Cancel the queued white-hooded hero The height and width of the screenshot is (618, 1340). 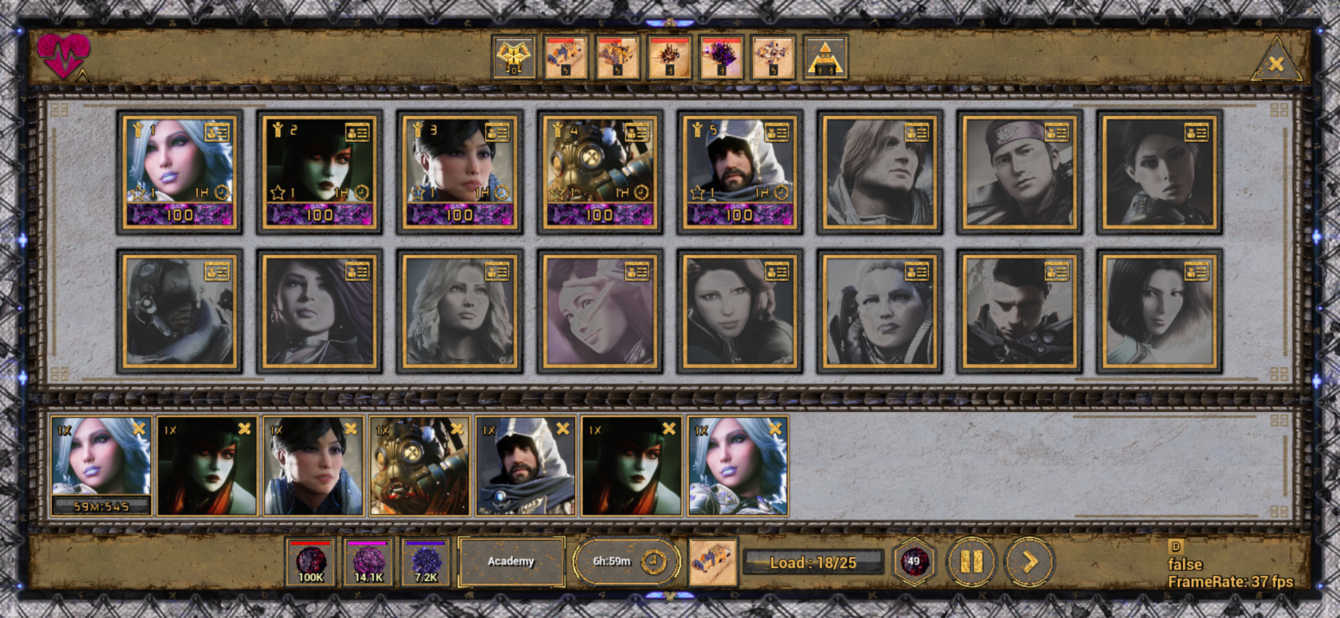(x=563, y=429)
